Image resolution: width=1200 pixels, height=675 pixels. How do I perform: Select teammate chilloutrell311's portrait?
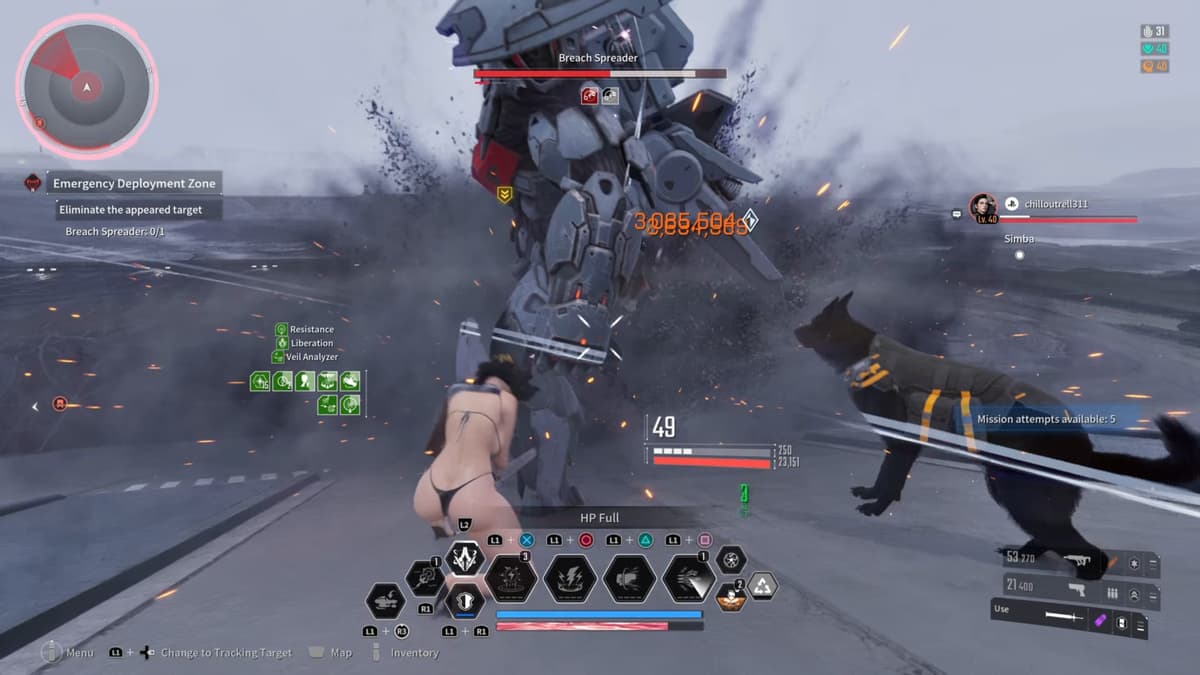click(983, 207)
